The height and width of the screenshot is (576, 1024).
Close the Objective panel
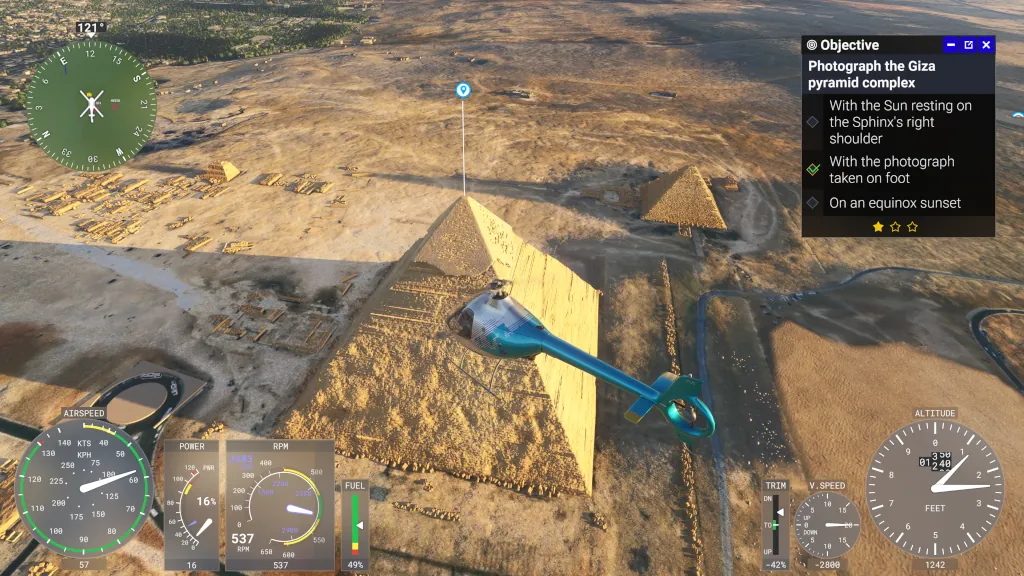[x=986, y=45]
